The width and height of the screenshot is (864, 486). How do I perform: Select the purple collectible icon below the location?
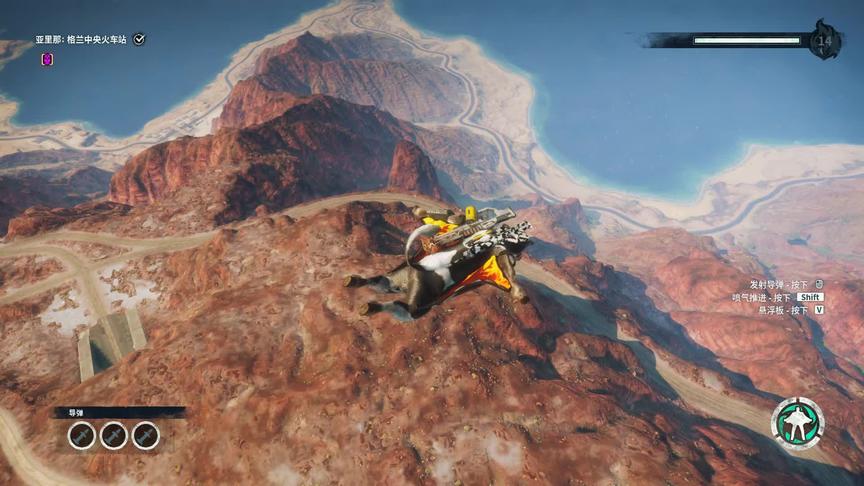click(47, 59)
